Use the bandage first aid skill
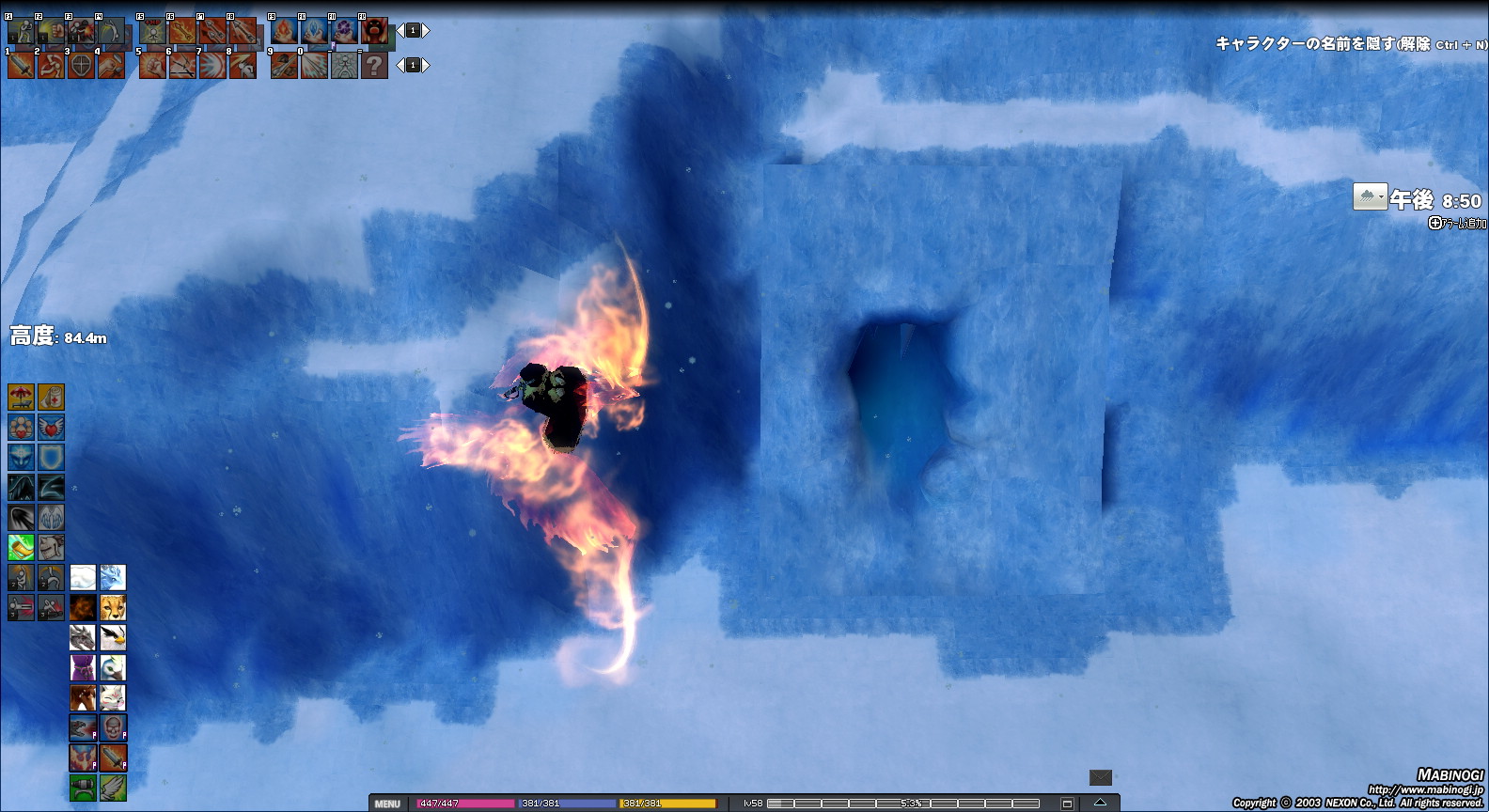The height and width of the screenshot is (812, 1489). tap(51, 397)
